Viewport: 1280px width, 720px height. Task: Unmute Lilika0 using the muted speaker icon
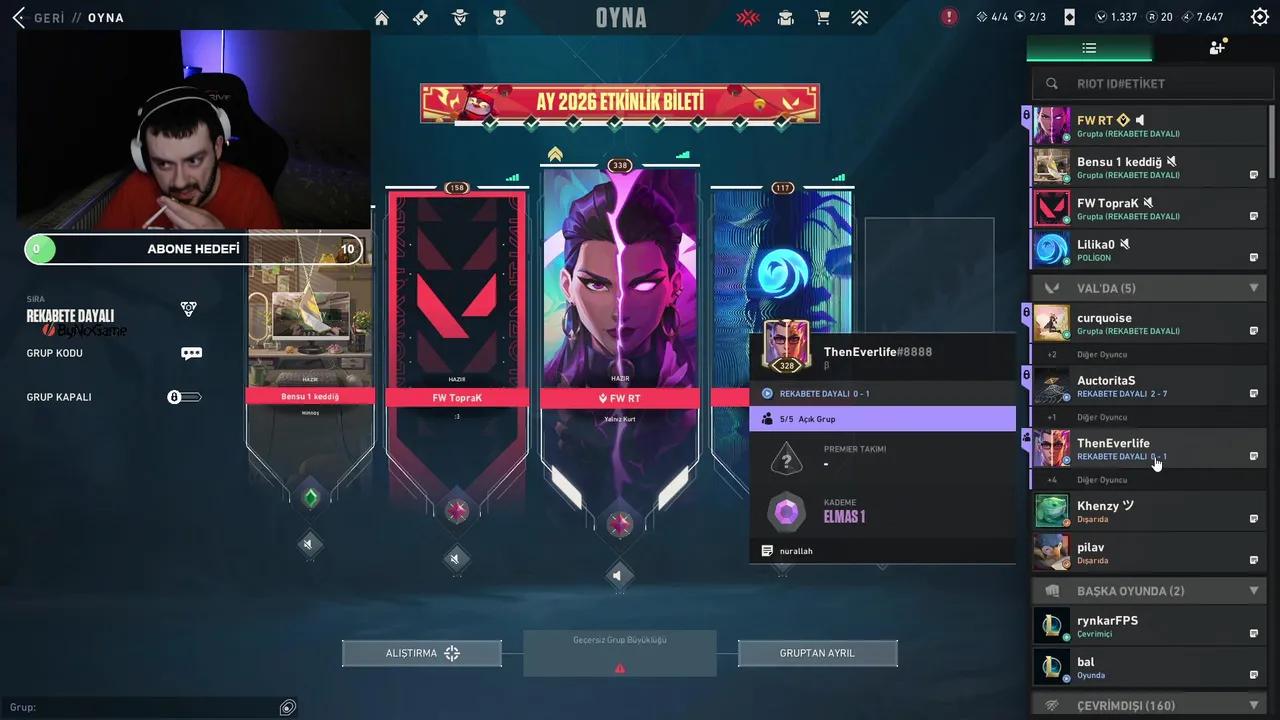[1124, 243]
